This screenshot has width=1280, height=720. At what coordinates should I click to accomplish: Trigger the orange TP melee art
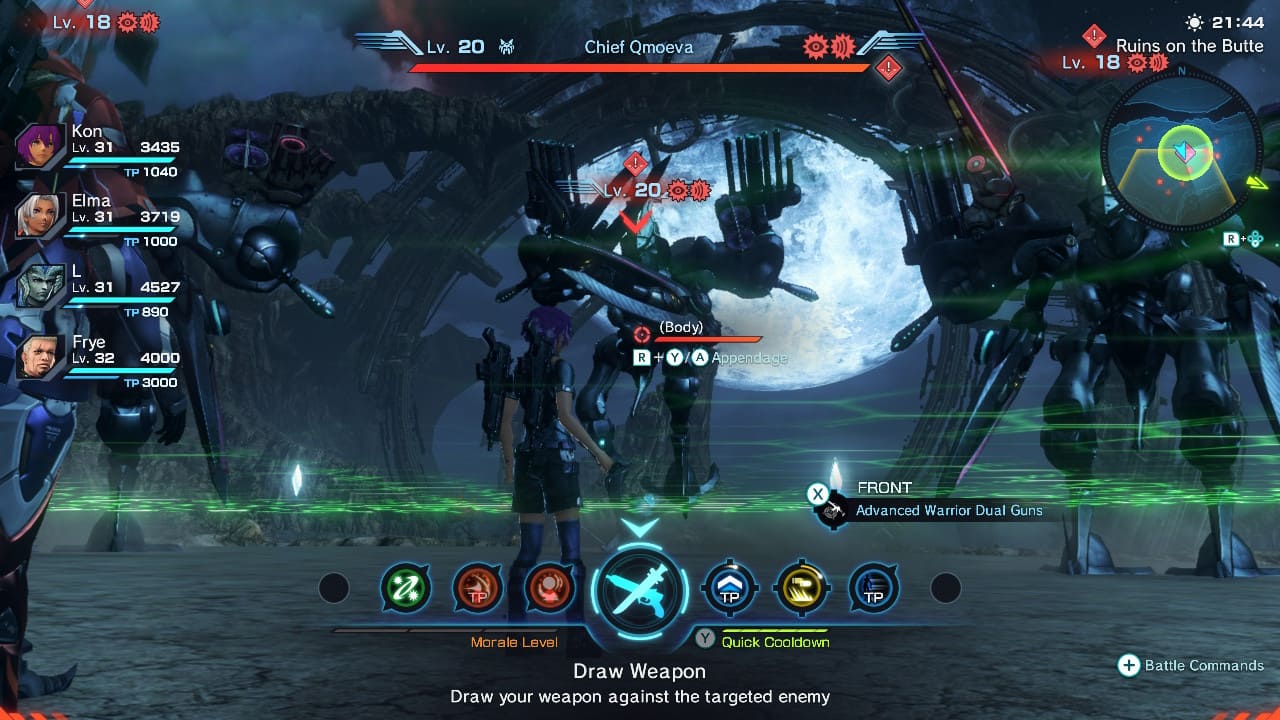pyautogui.click(x=477, y=588)
